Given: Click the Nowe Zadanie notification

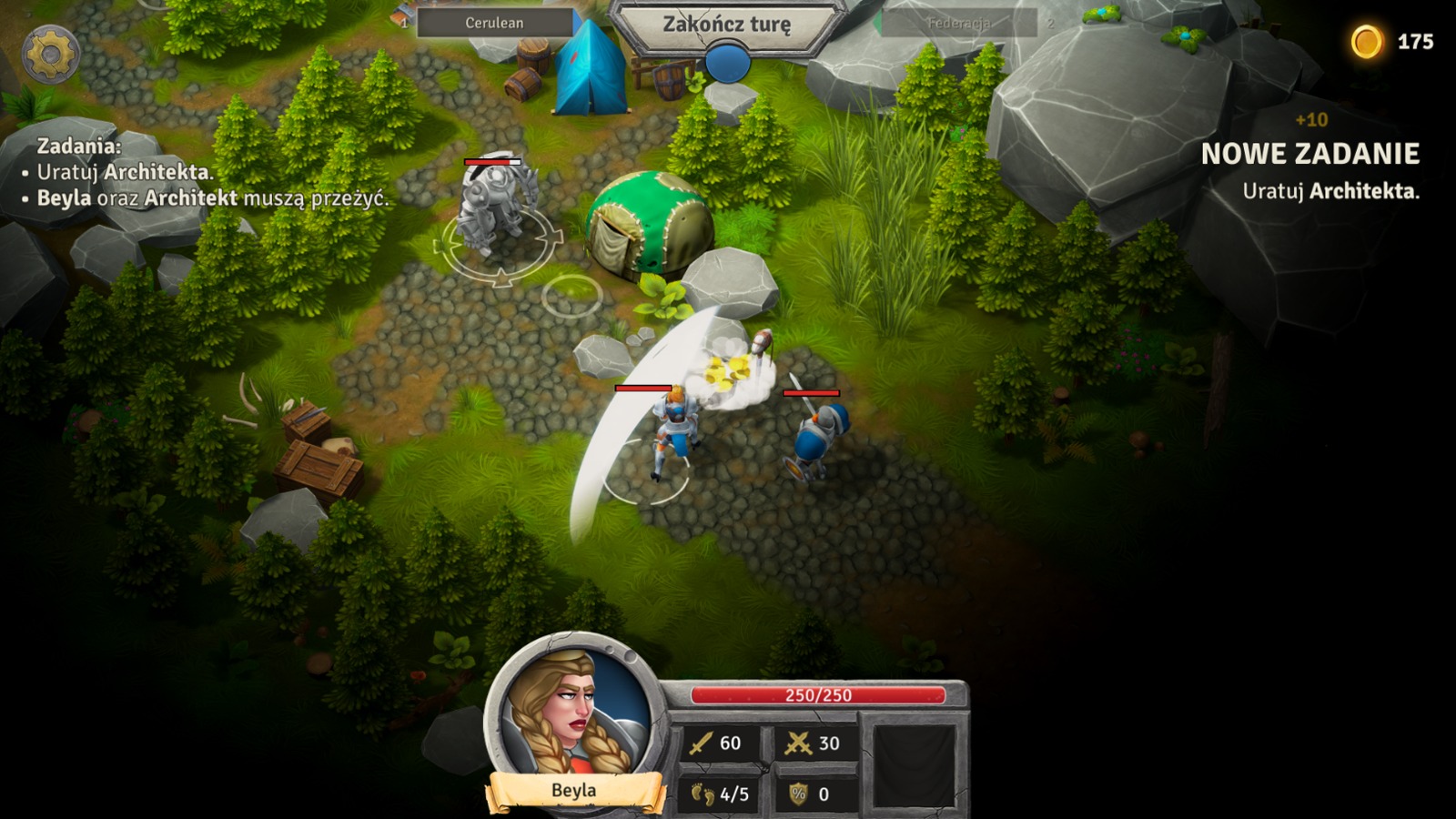Looking at the screenshot, I should coord(1309,155).
